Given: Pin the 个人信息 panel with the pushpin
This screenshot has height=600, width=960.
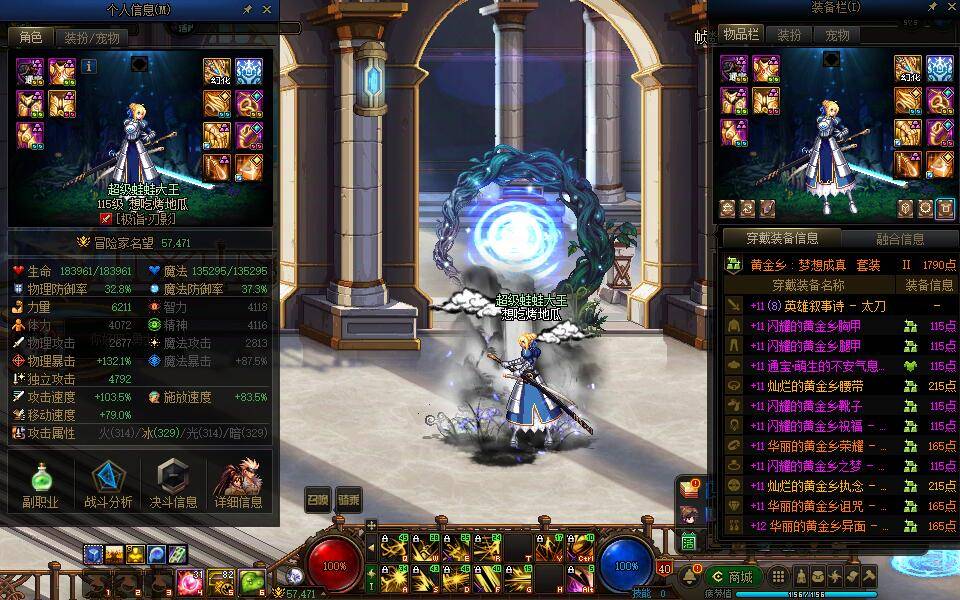Looking at the screenshot, I should 248,9.
